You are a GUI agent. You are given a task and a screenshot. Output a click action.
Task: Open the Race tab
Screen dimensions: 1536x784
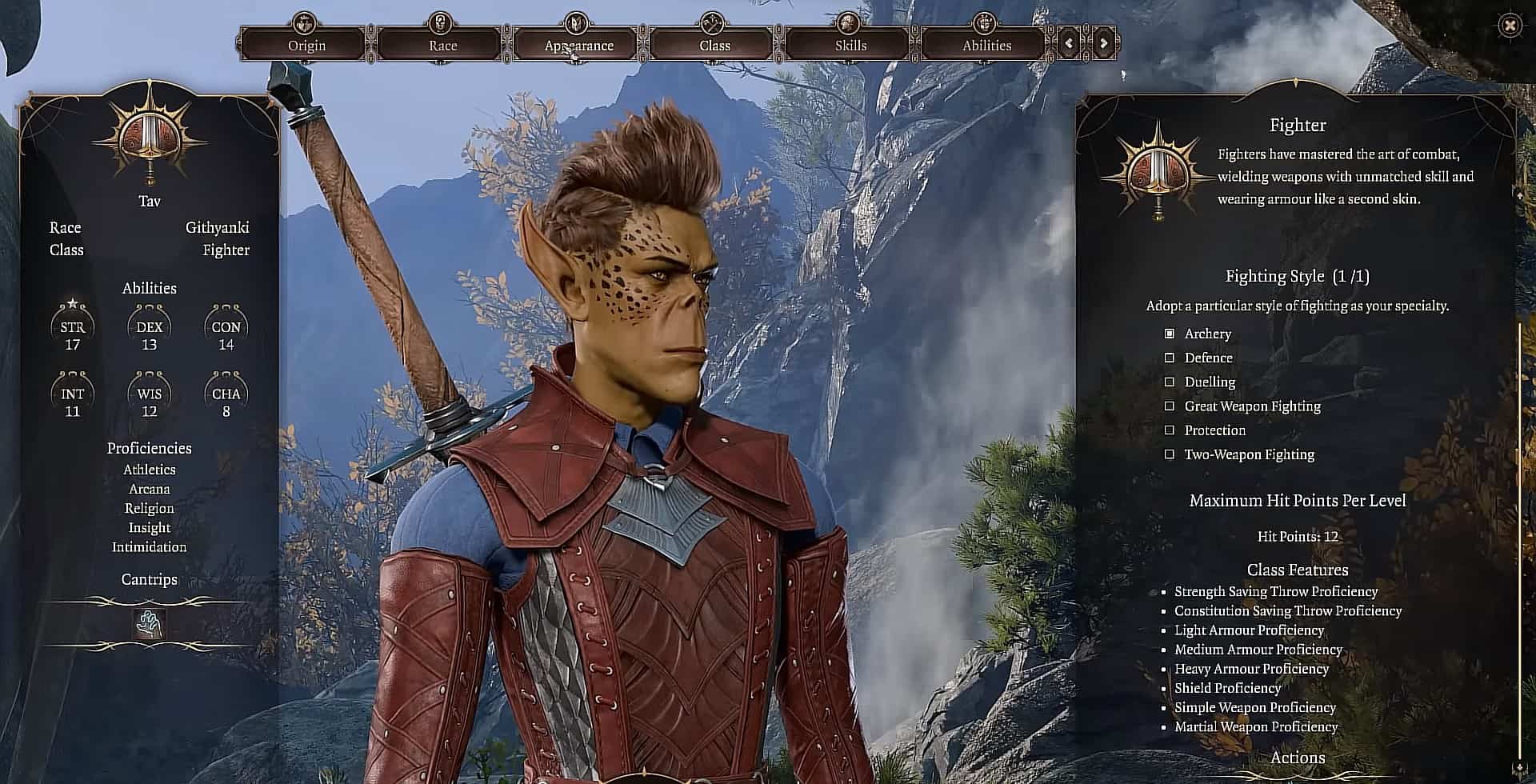point(442,45)
